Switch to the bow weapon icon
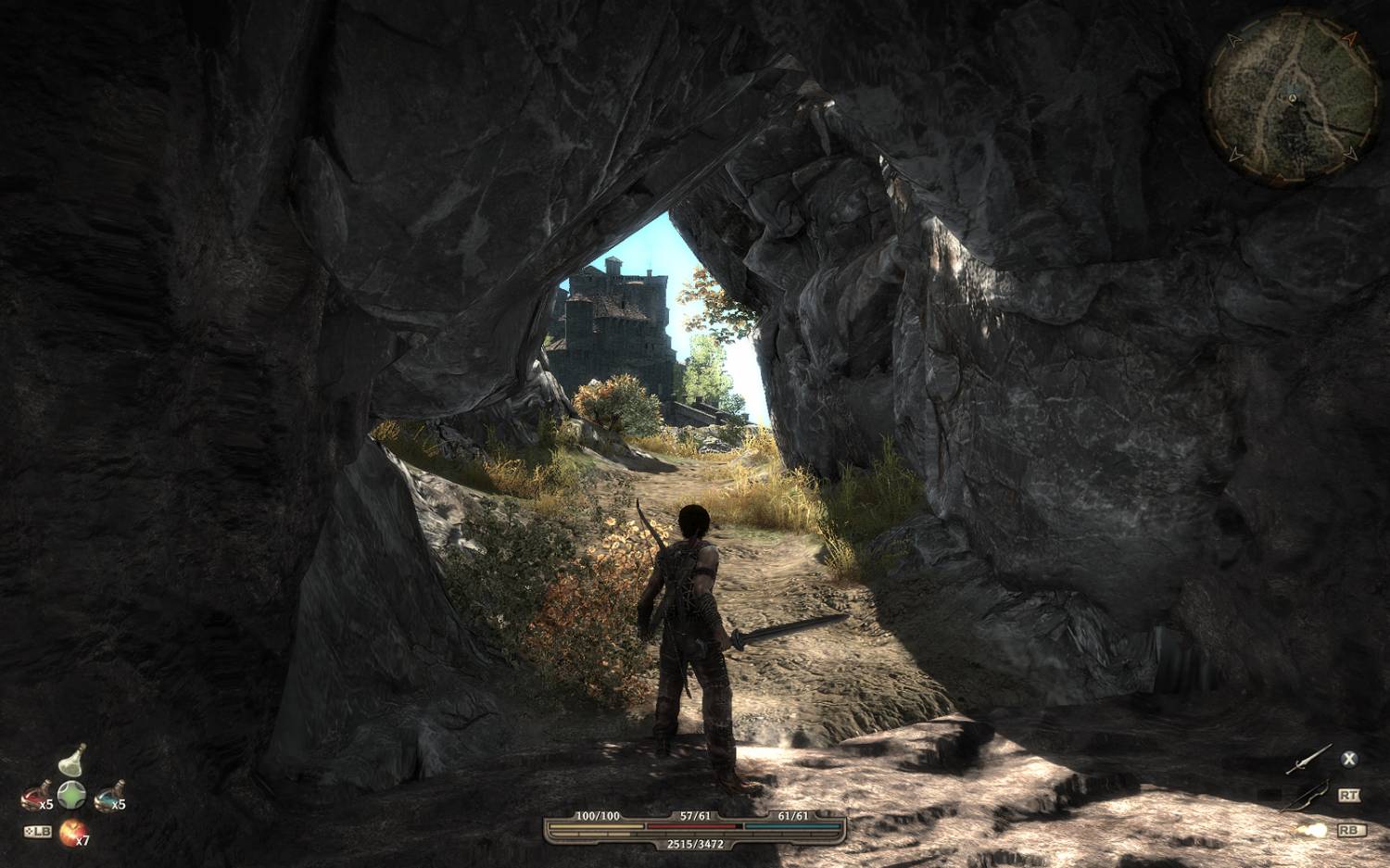 point(1305,795)
